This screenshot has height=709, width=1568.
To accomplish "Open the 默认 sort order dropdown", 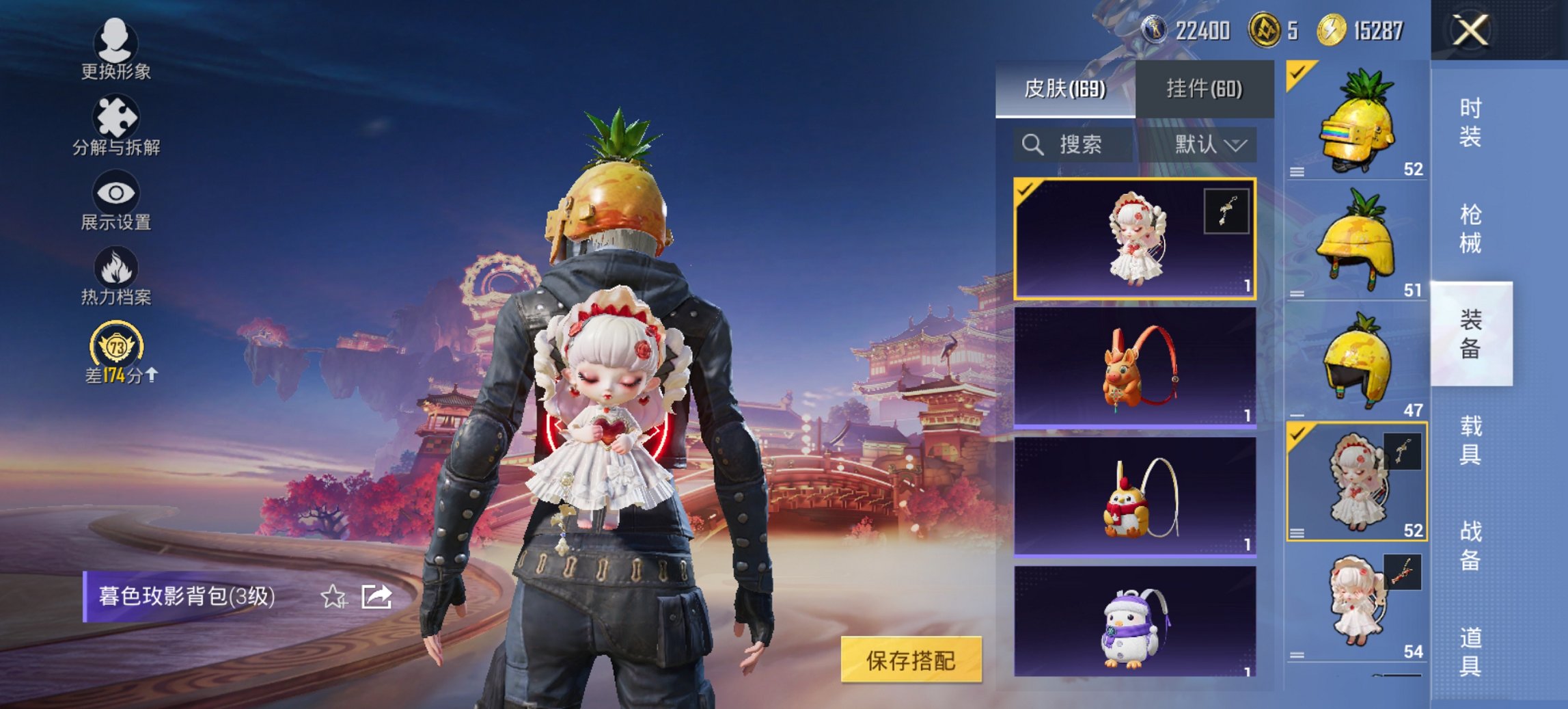I will 1206,145.
